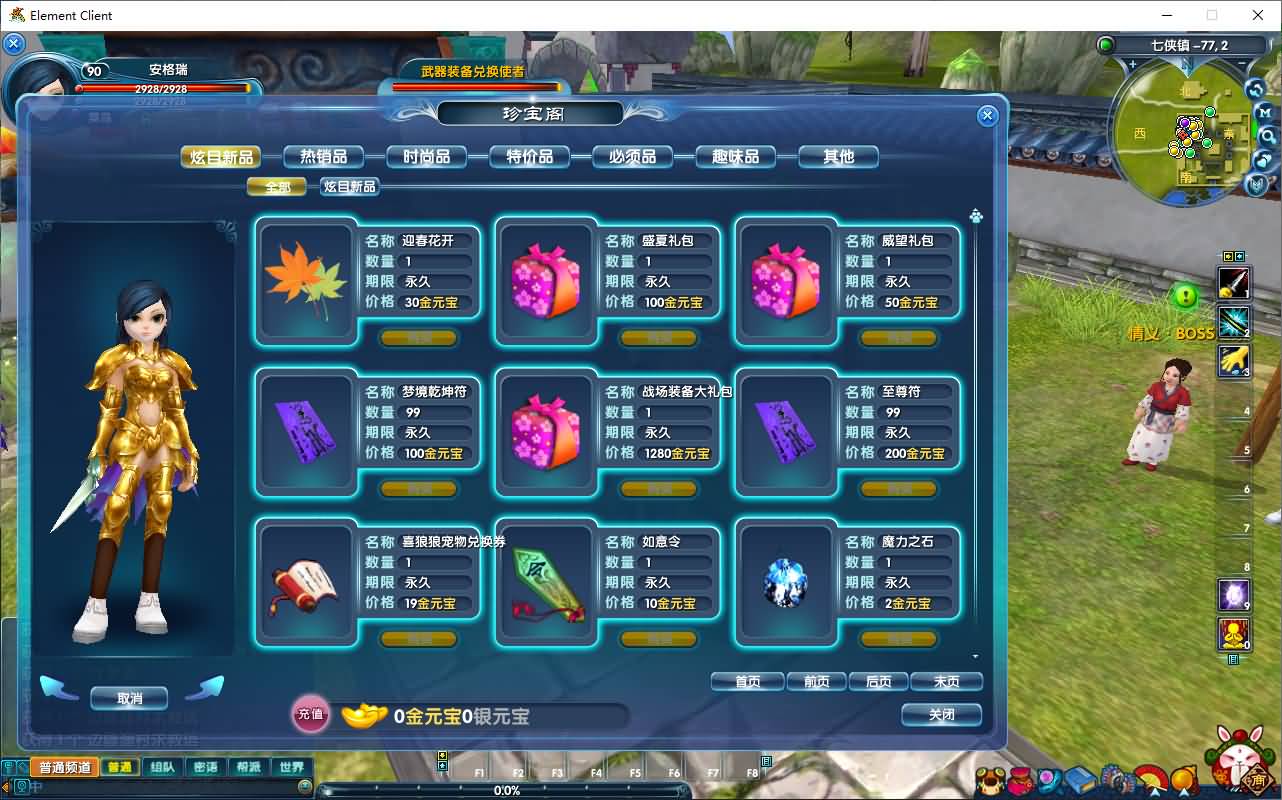Click the 如意令 kite item thumbnail
This screenshot has width=1282, height=800.
[546, 584]
